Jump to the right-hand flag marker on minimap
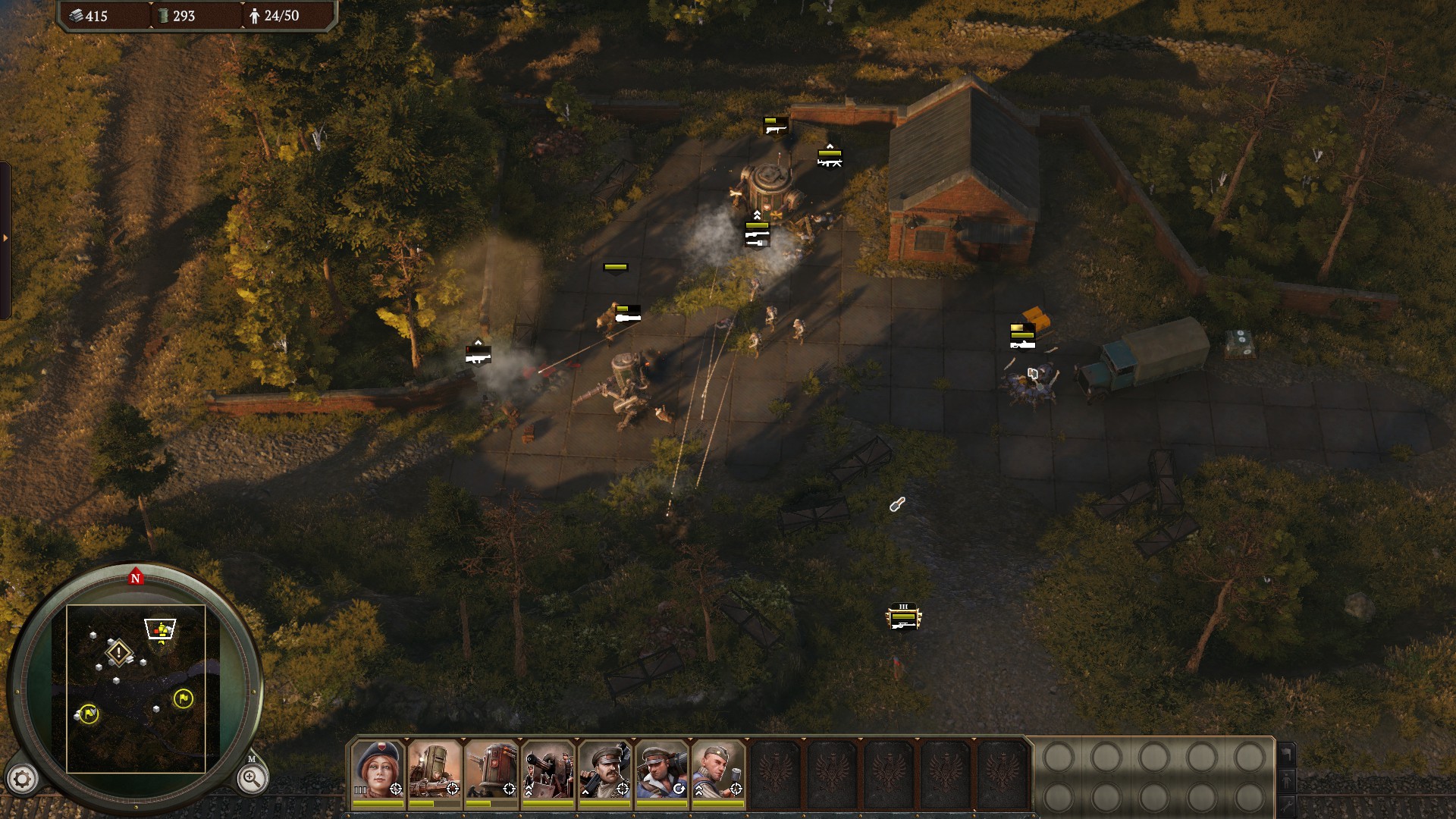The width and height of the screenshot is (1456, 819). click(x=183, y=698)
